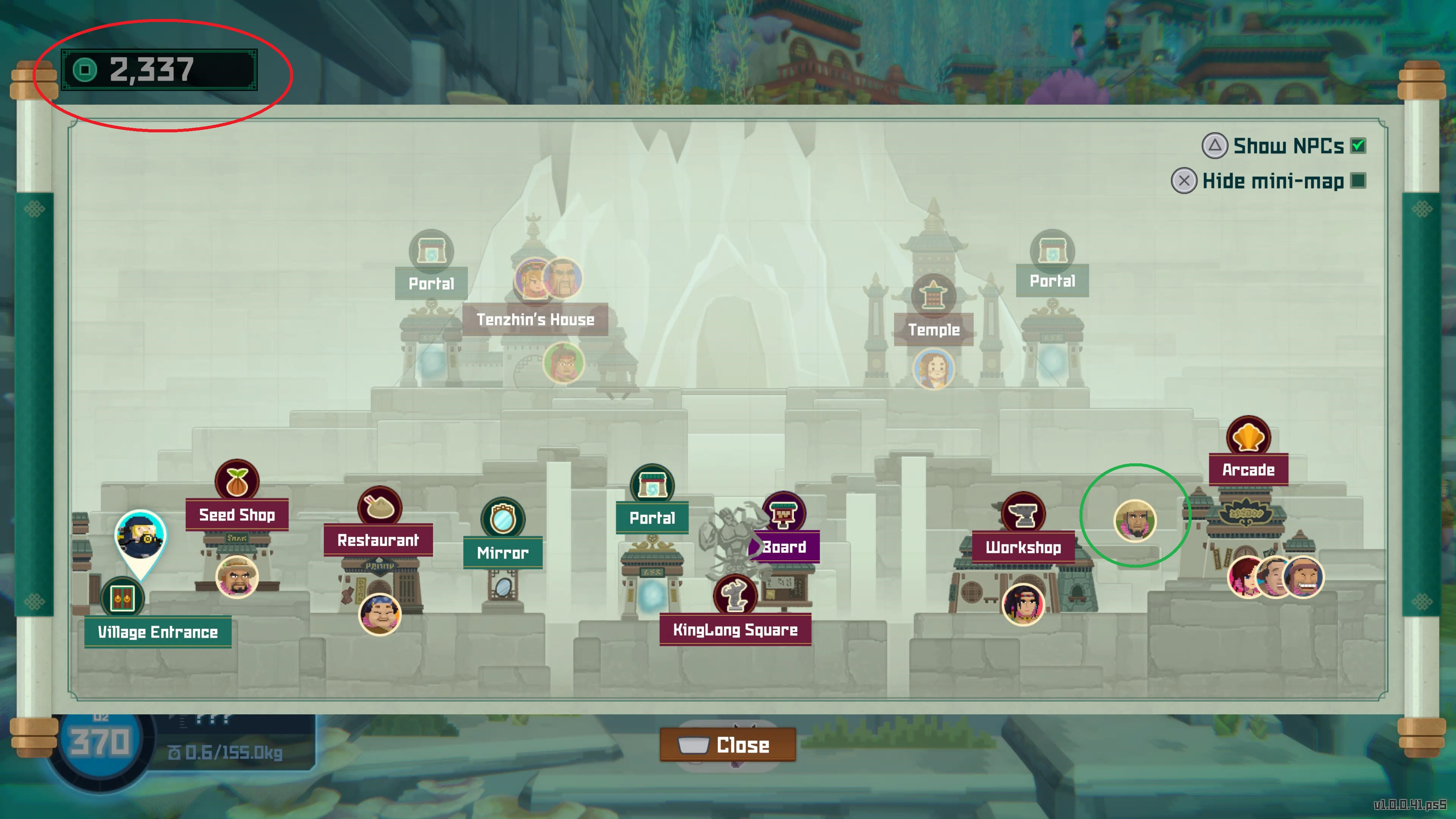Select the NPC portrait below the Restaurant
This screenshot has width=1456, height=819.
[379, 614]
